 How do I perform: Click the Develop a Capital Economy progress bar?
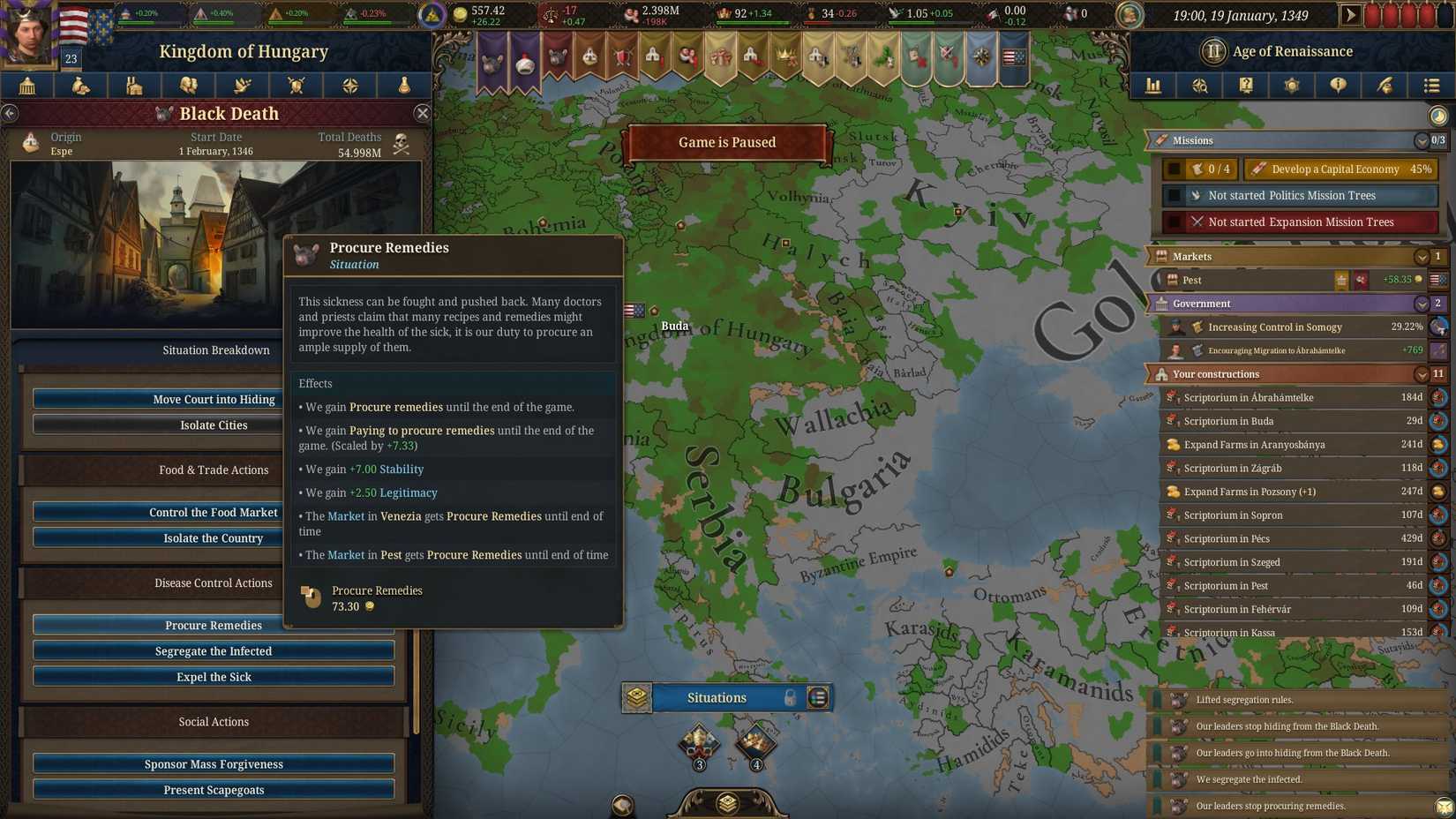(x=1340, y=169)
